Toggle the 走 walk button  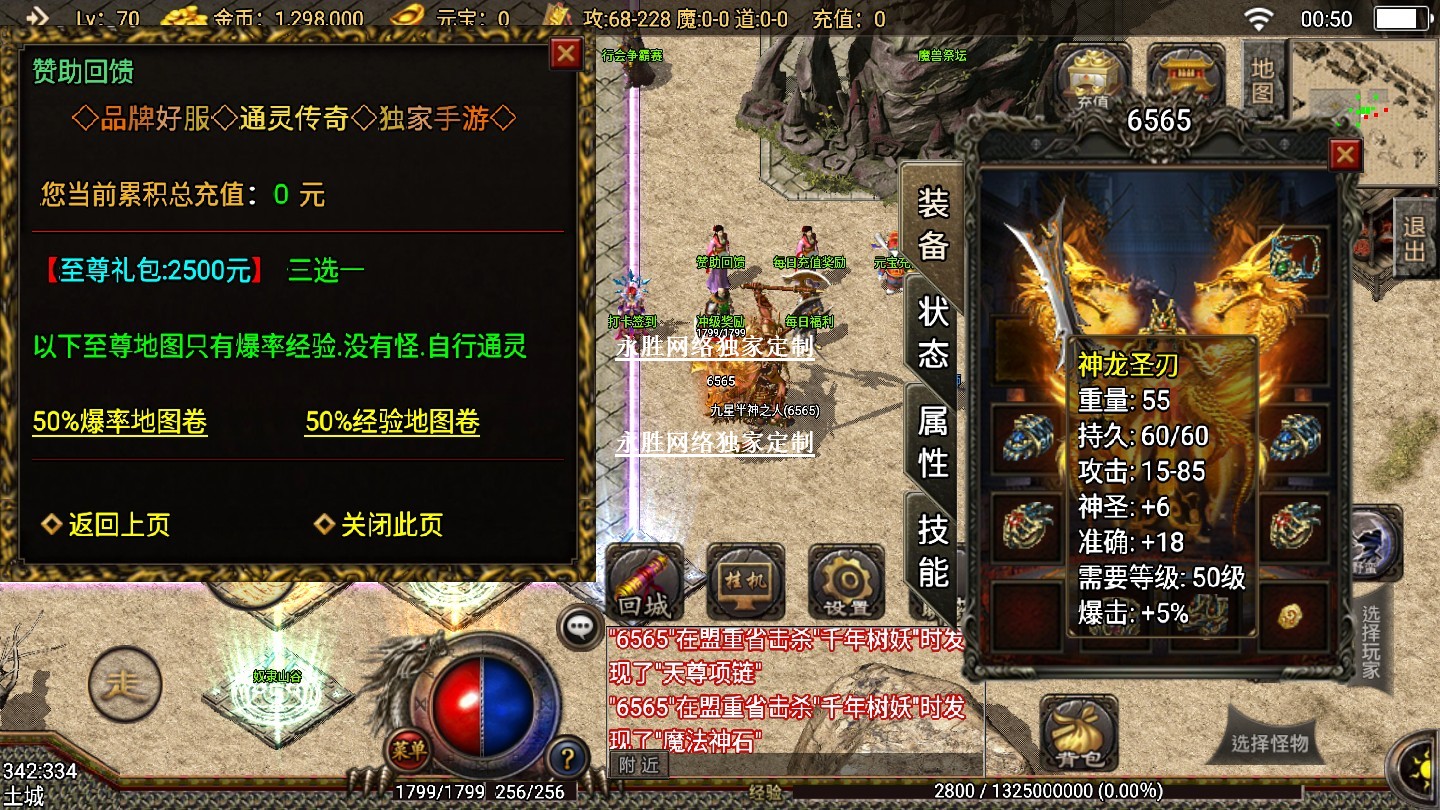(x=125, y=686)
